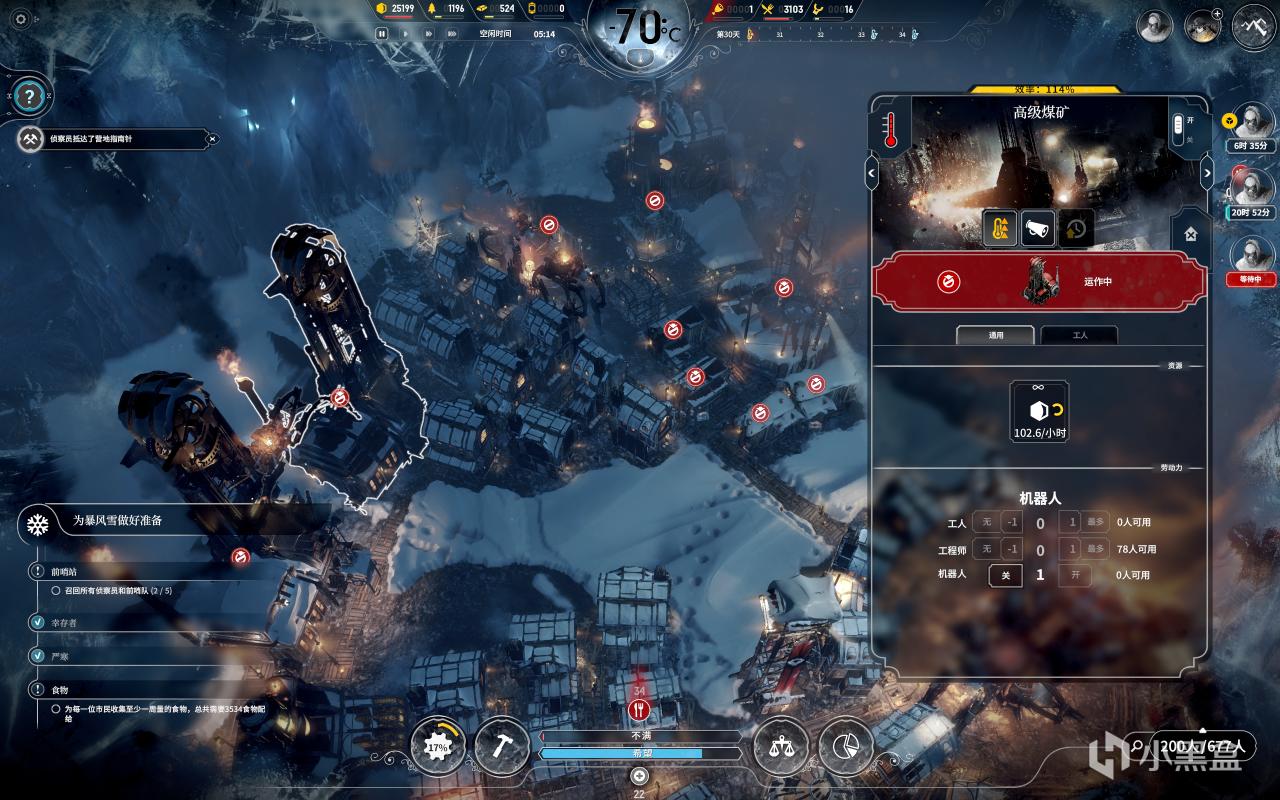
Task: Open the thermometer heat overlay
Action: 891,130
